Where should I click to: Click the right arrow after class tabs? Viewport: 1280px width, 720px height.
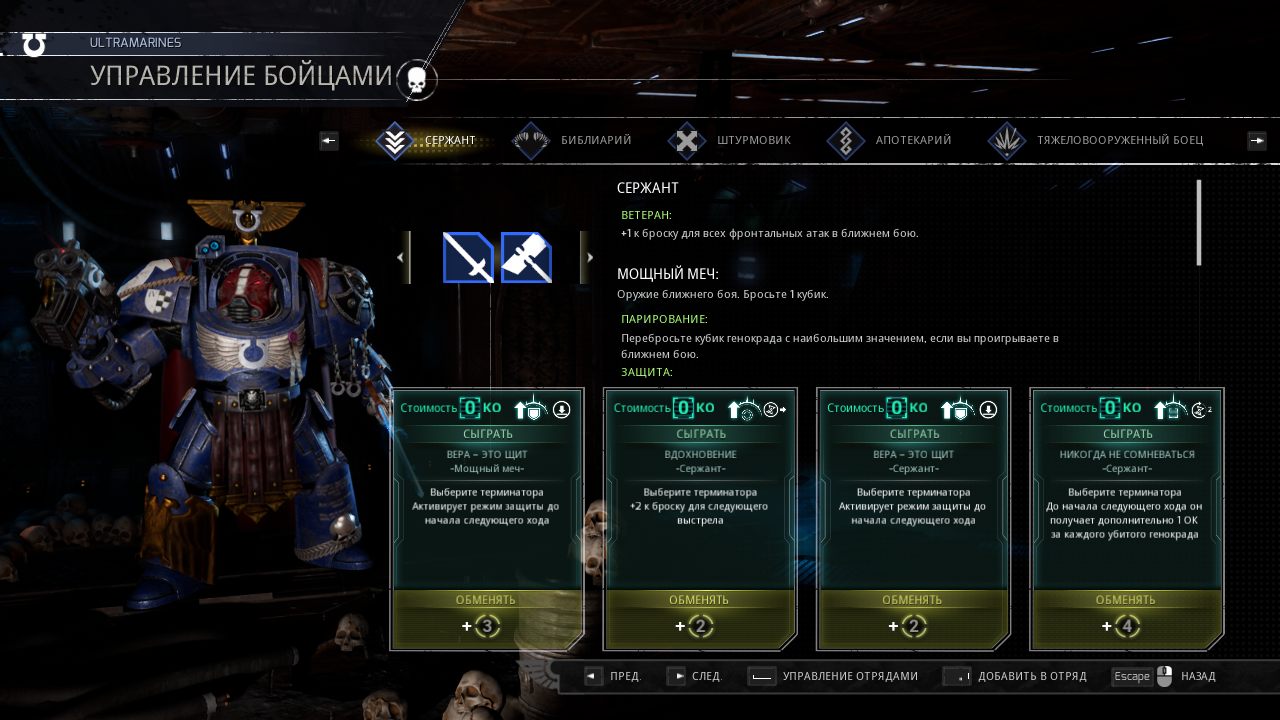tap(1257, 141)
